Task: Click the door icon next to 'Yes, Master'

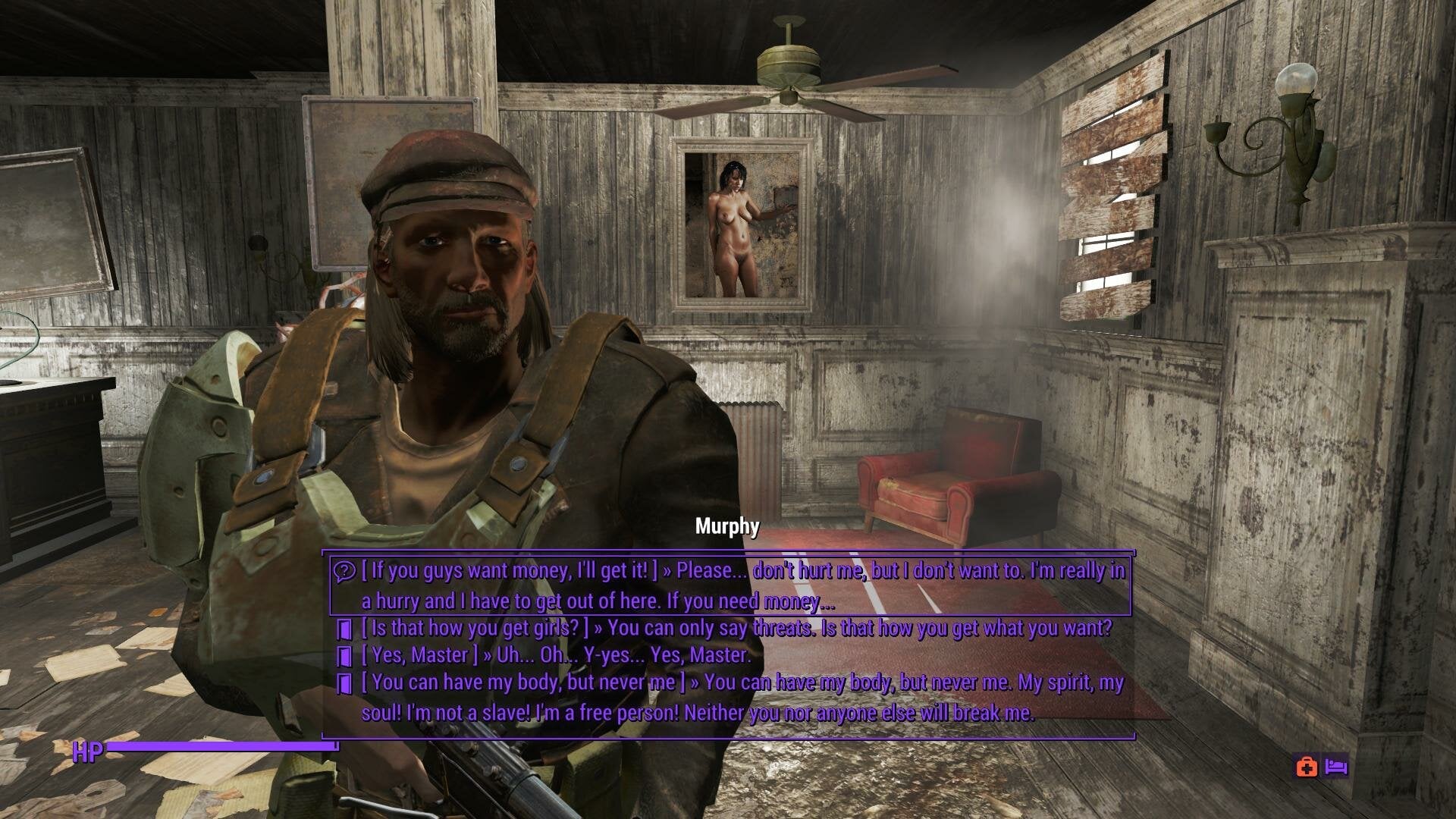Action: 345,656
